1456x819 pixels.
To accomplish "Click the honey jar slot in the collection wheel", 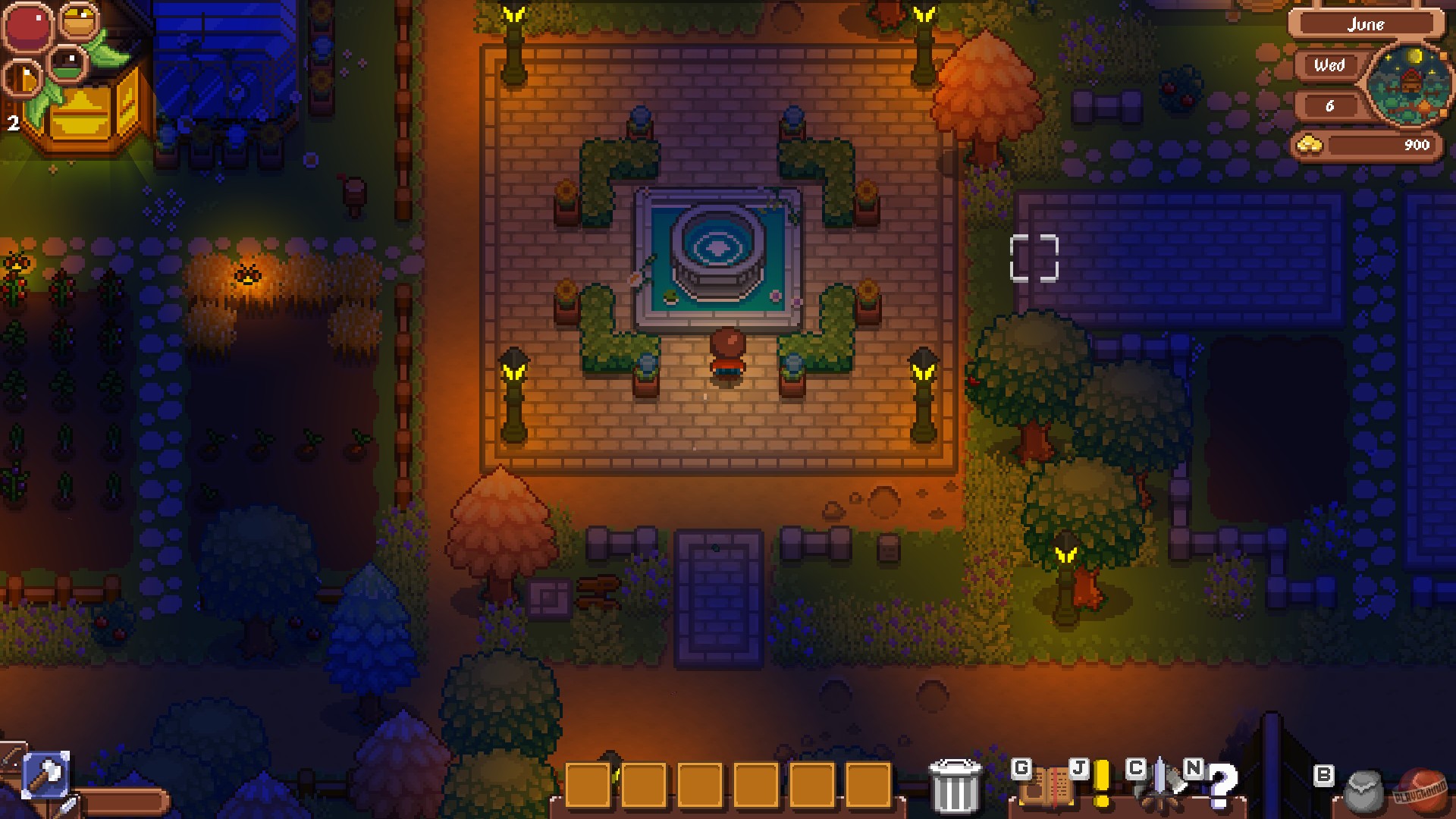I will point(78,22).
